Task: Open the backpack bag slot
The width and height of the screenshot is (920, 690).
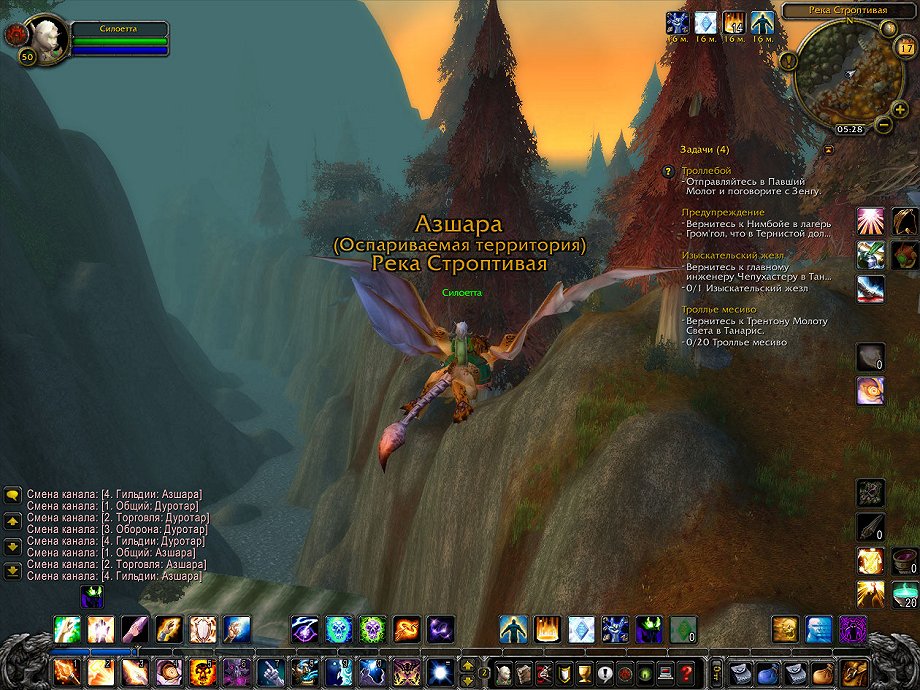Action: 853,671
